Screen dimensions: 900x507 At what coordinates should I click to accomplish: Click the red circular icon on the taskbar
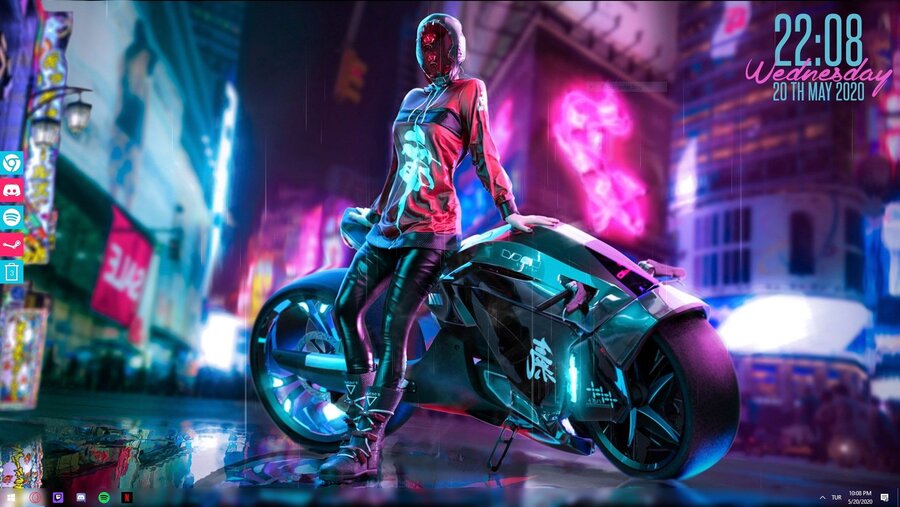pos(35,497)
